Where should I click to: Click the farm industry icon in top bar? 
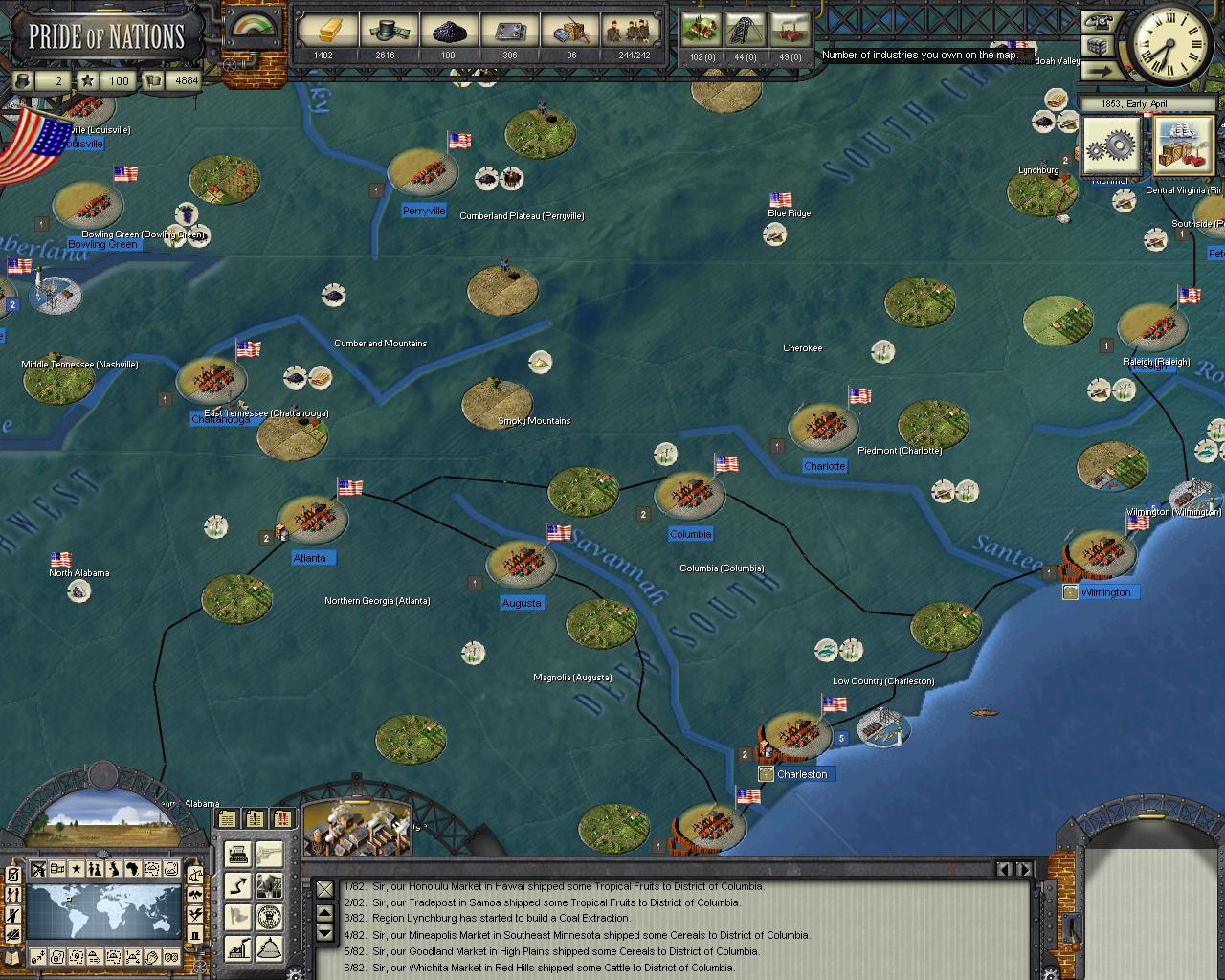(702, 30)
